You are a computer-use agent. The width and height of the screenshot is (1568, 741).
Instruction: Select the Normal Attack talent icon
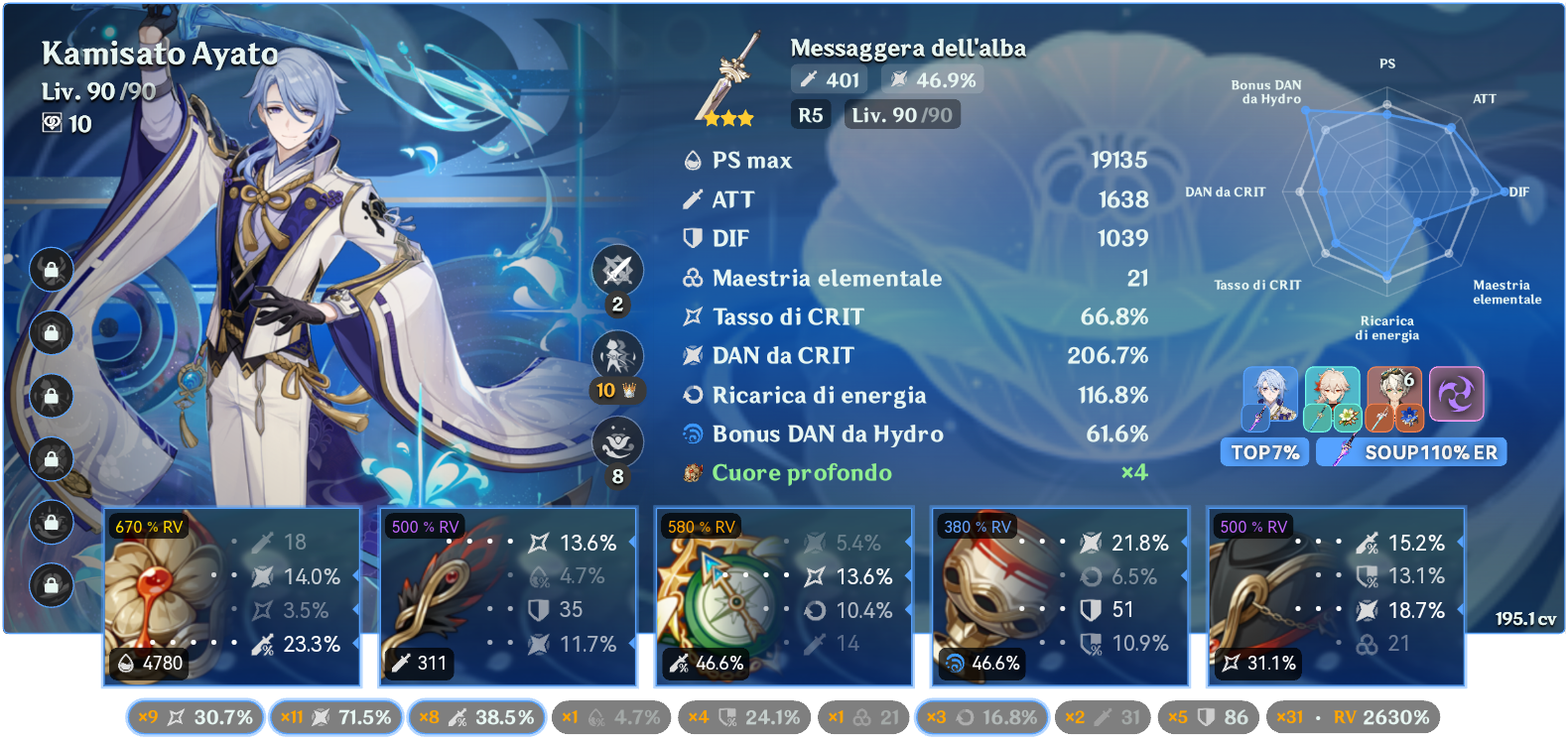(x=615, y=269)
